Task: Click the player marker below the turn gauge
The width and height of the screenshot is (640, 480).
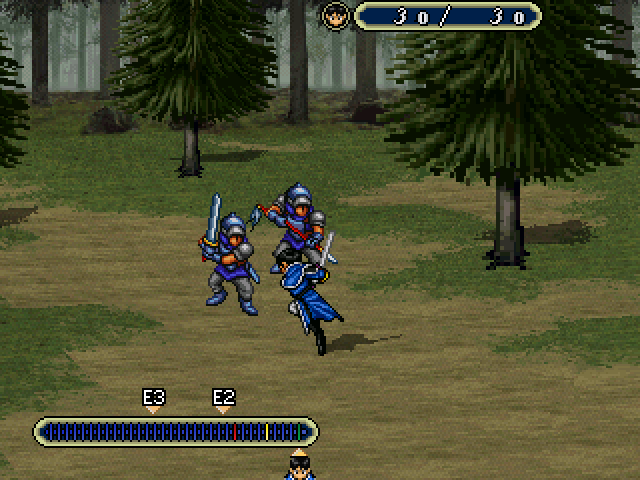Action: pyautogui.click(x=298, y=465)
